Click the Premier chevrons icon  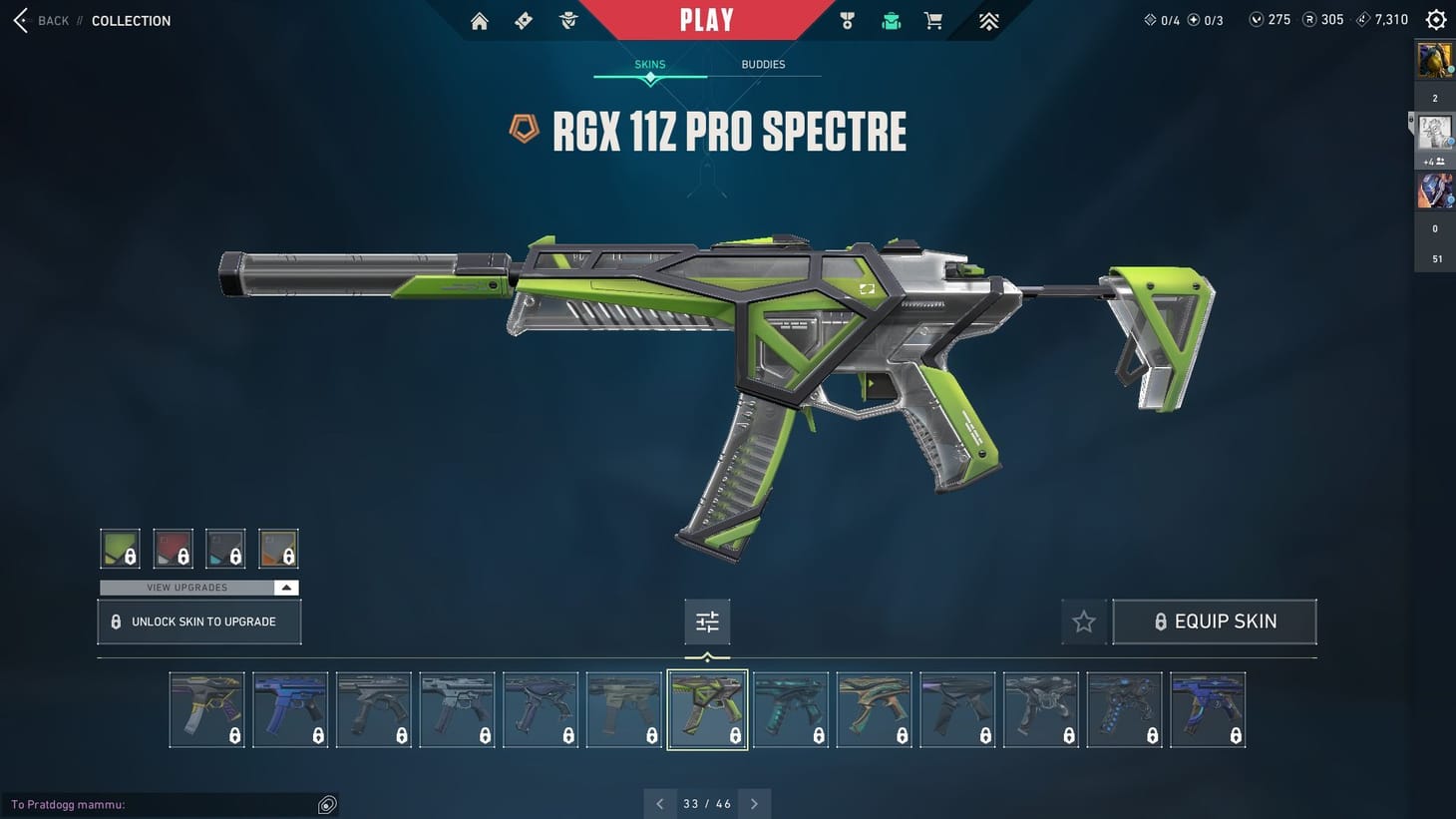[986, 20]
